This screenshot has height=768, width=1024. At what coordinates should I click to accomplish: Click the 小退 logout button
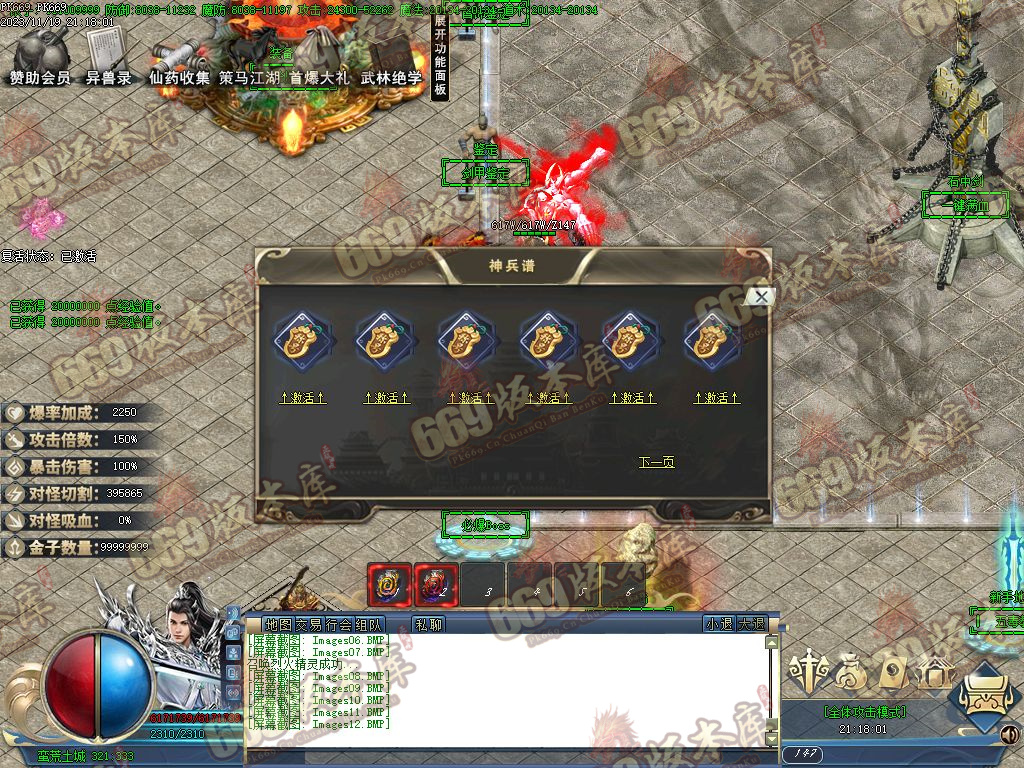[718, 624]
